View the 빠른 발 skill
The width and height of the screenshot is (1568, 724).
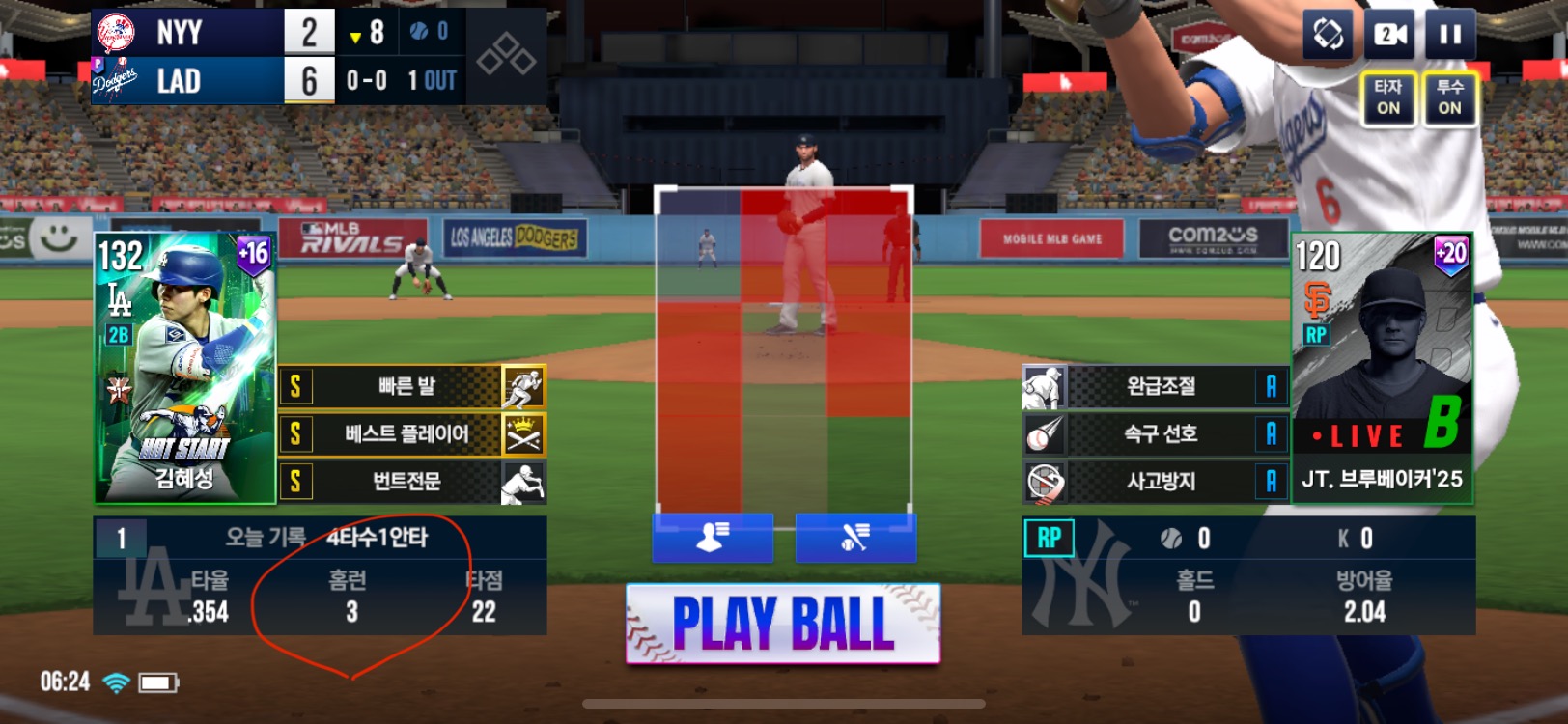tap(412, 387)
